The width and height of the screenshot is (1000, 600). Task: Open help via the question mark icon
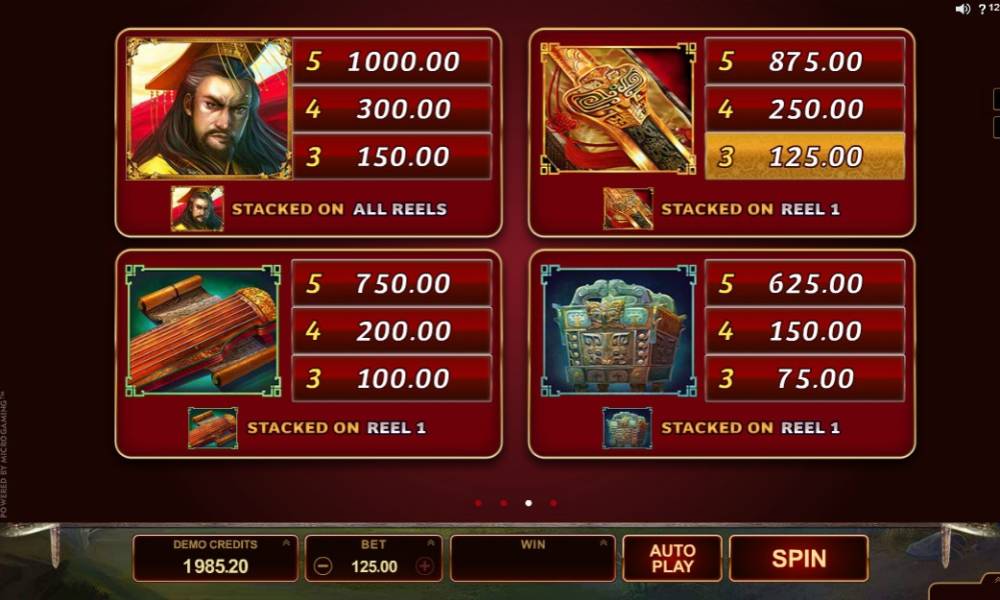pos(981,9)
